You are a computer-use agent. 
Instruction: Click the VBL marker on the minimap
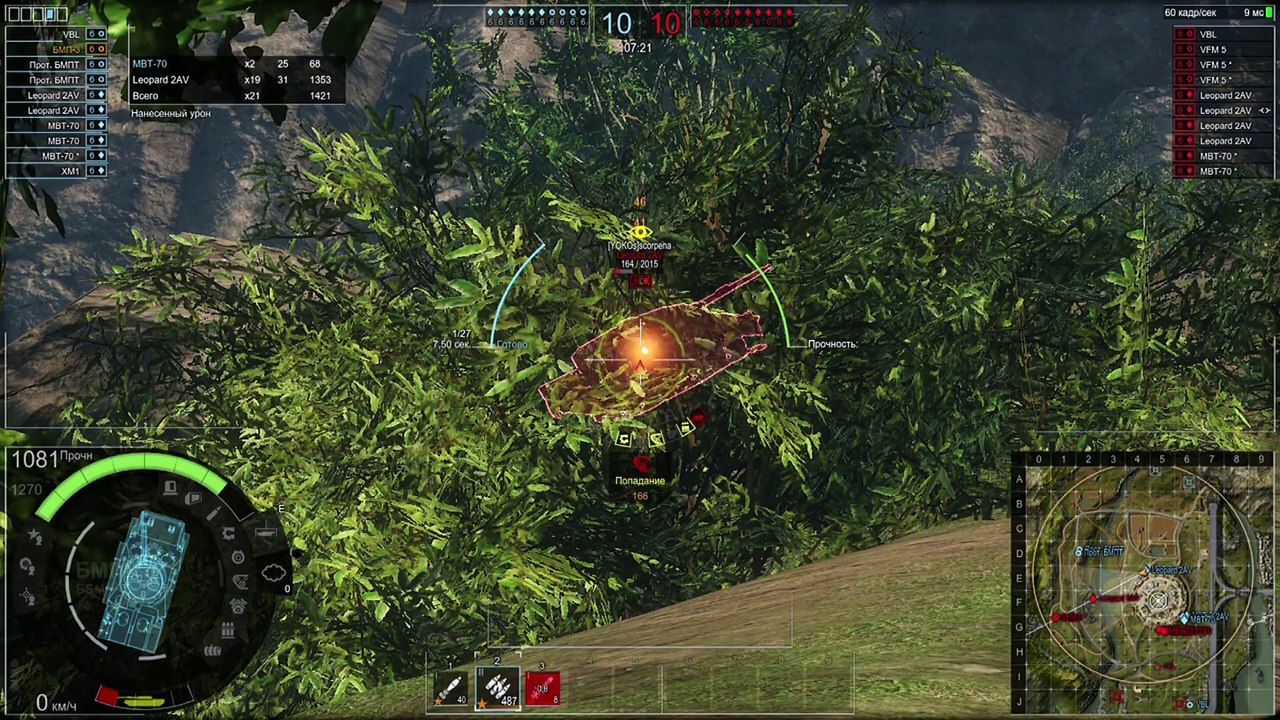click(x=1190, y=705)
